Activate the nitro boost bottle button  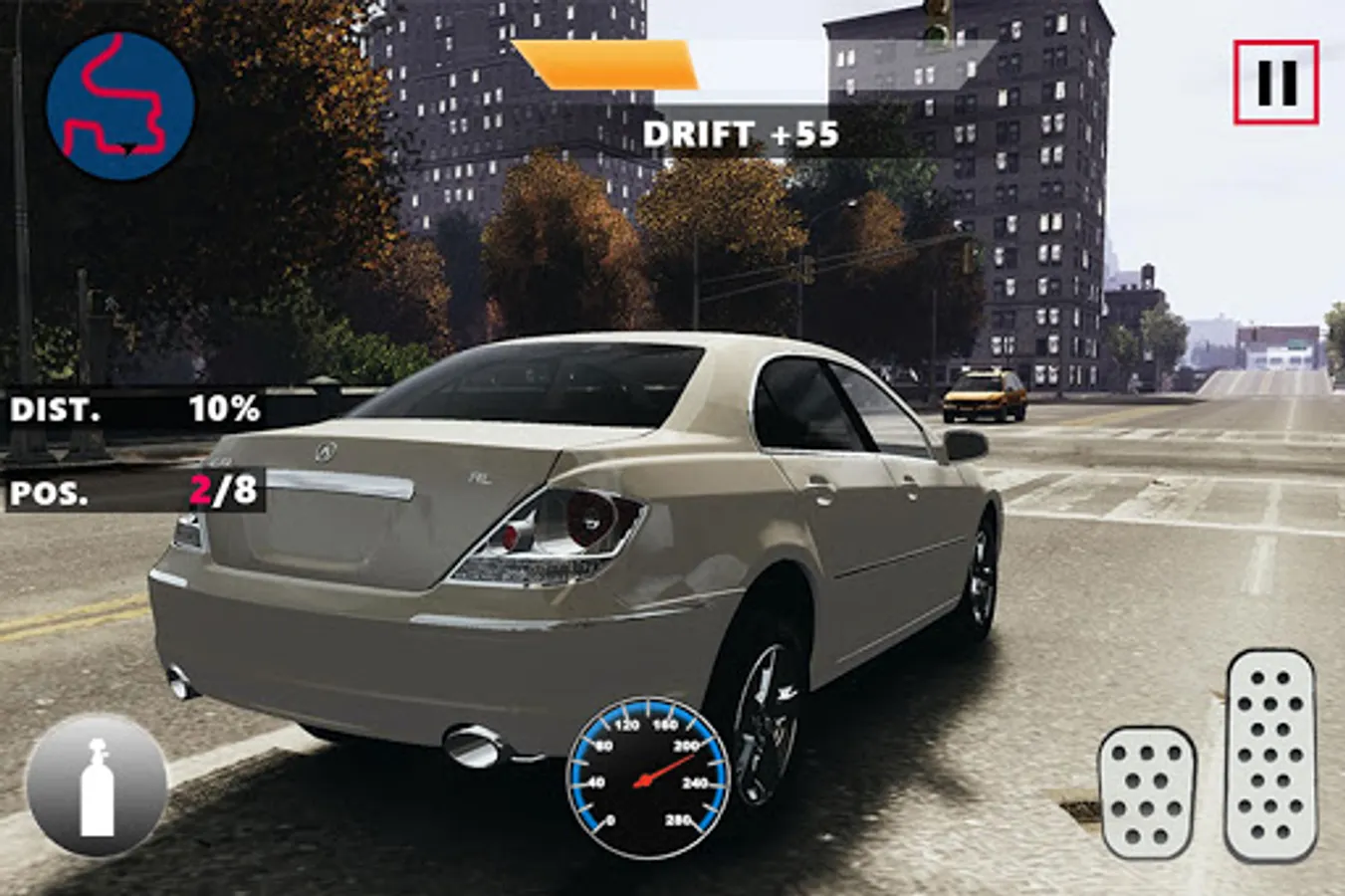point(97,785)
